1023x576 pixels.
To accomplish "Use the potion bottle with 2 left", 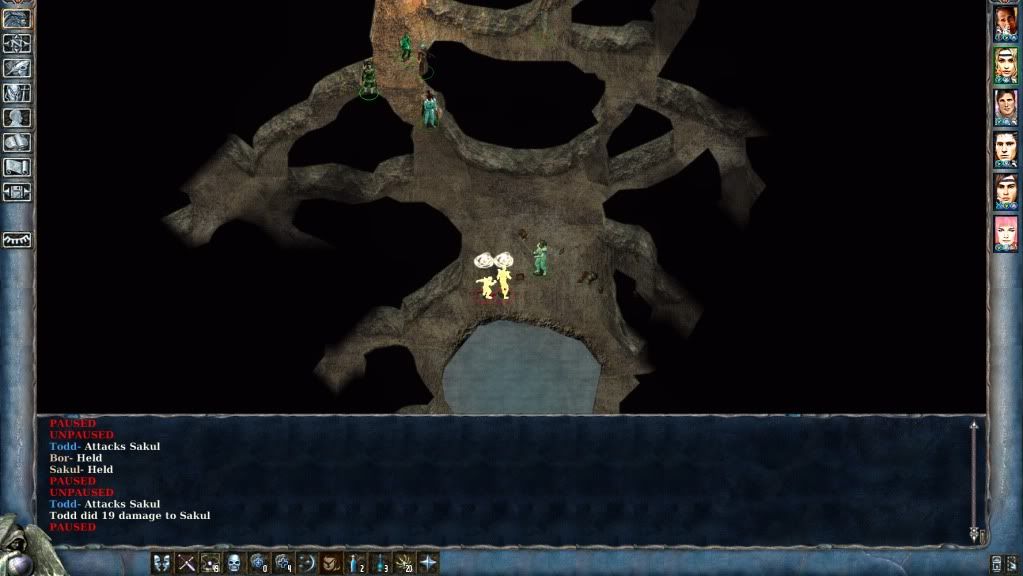I will coord(355,563).
